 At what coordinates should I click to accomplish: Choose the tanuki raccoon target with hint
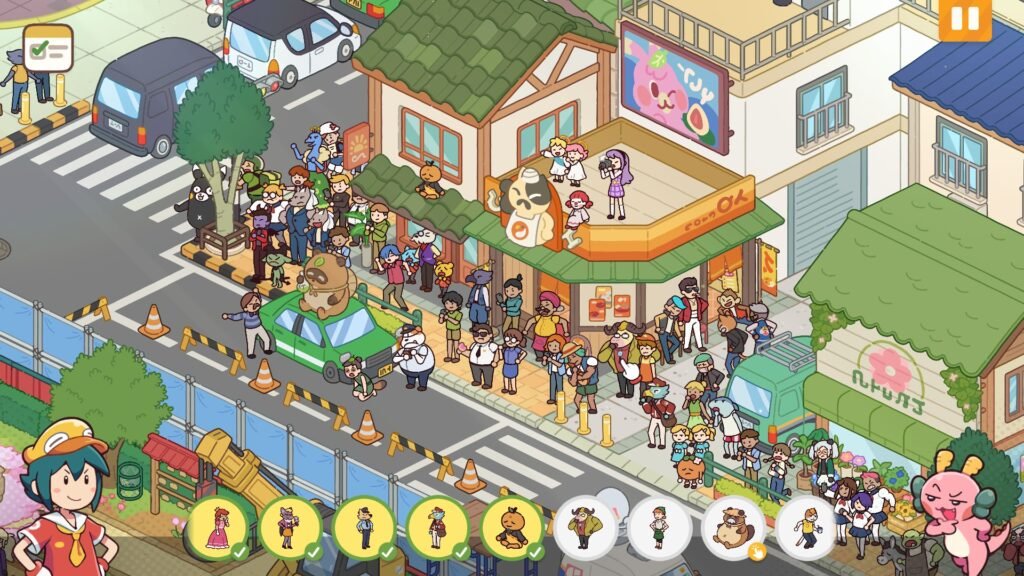pyautogui.click(x=733, y=527)
